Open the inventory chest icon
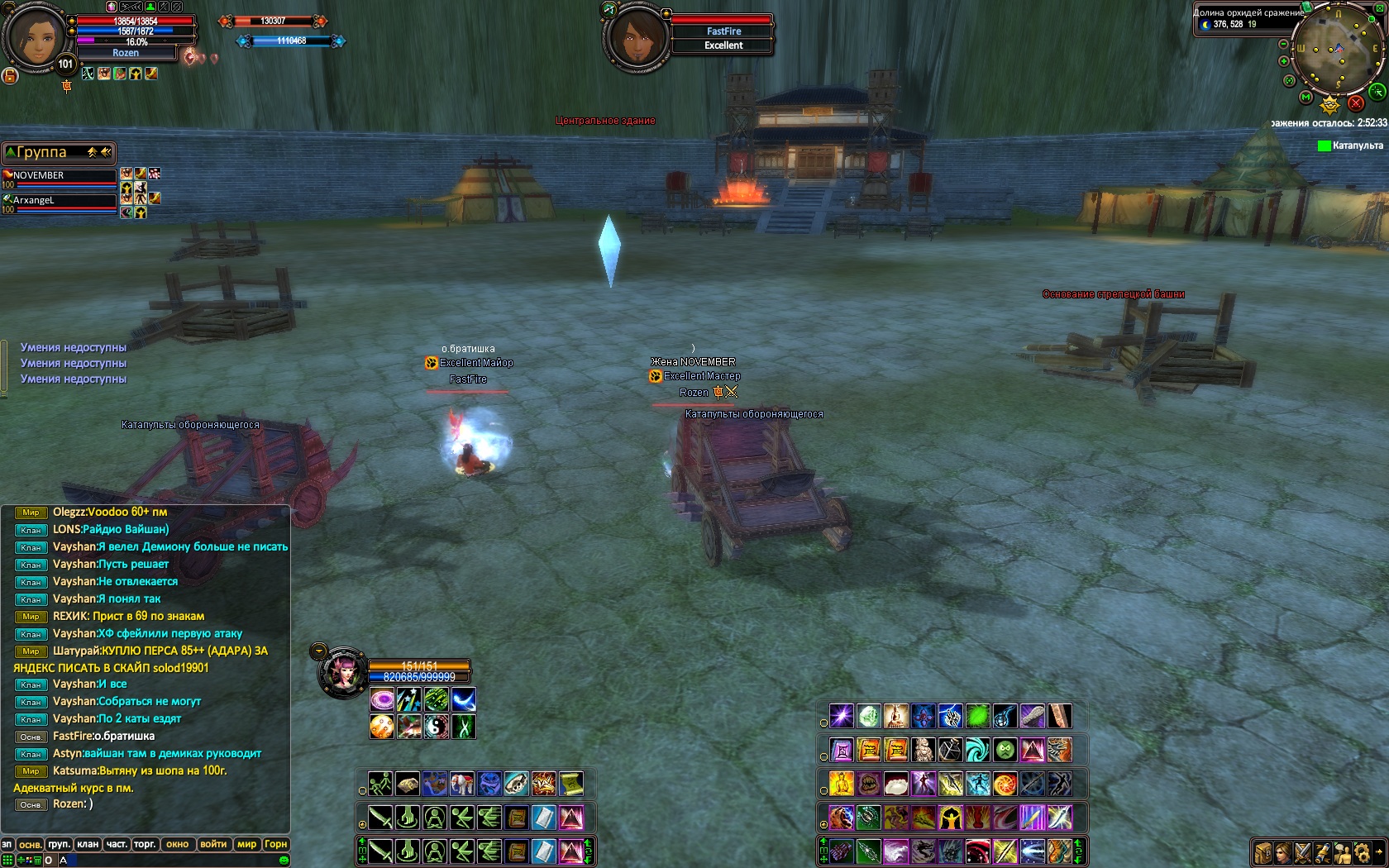 tap(1262, 852)
